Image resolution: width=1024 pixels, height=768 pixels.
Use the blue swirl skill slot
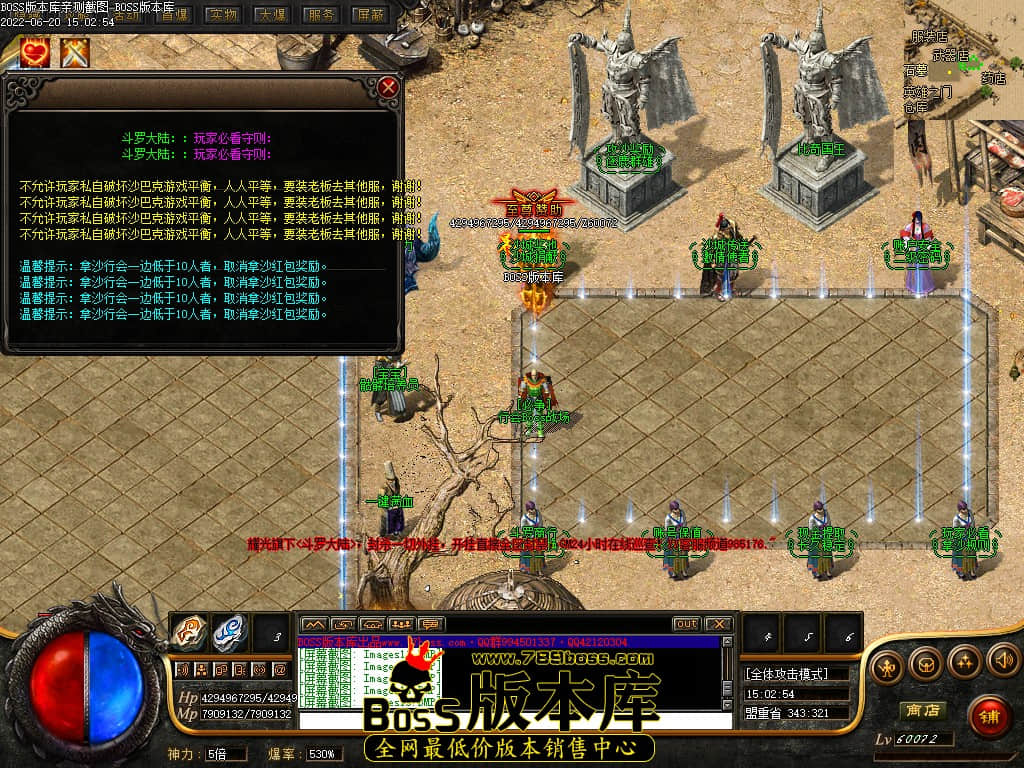(229, 632)
